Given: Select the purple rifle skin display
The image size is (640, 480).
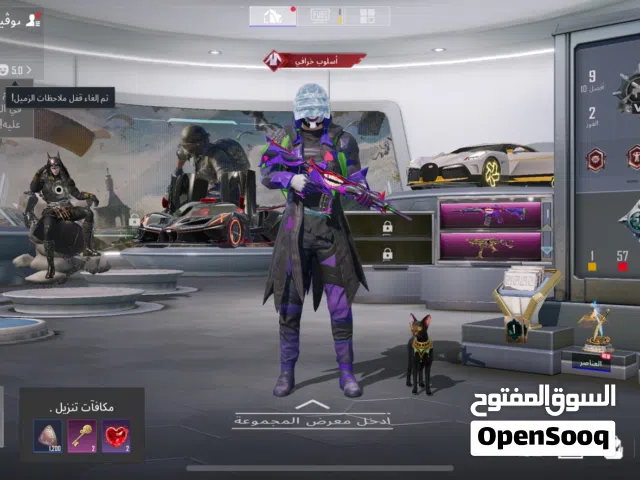Looking at the screenshot, I should point(490,215).
